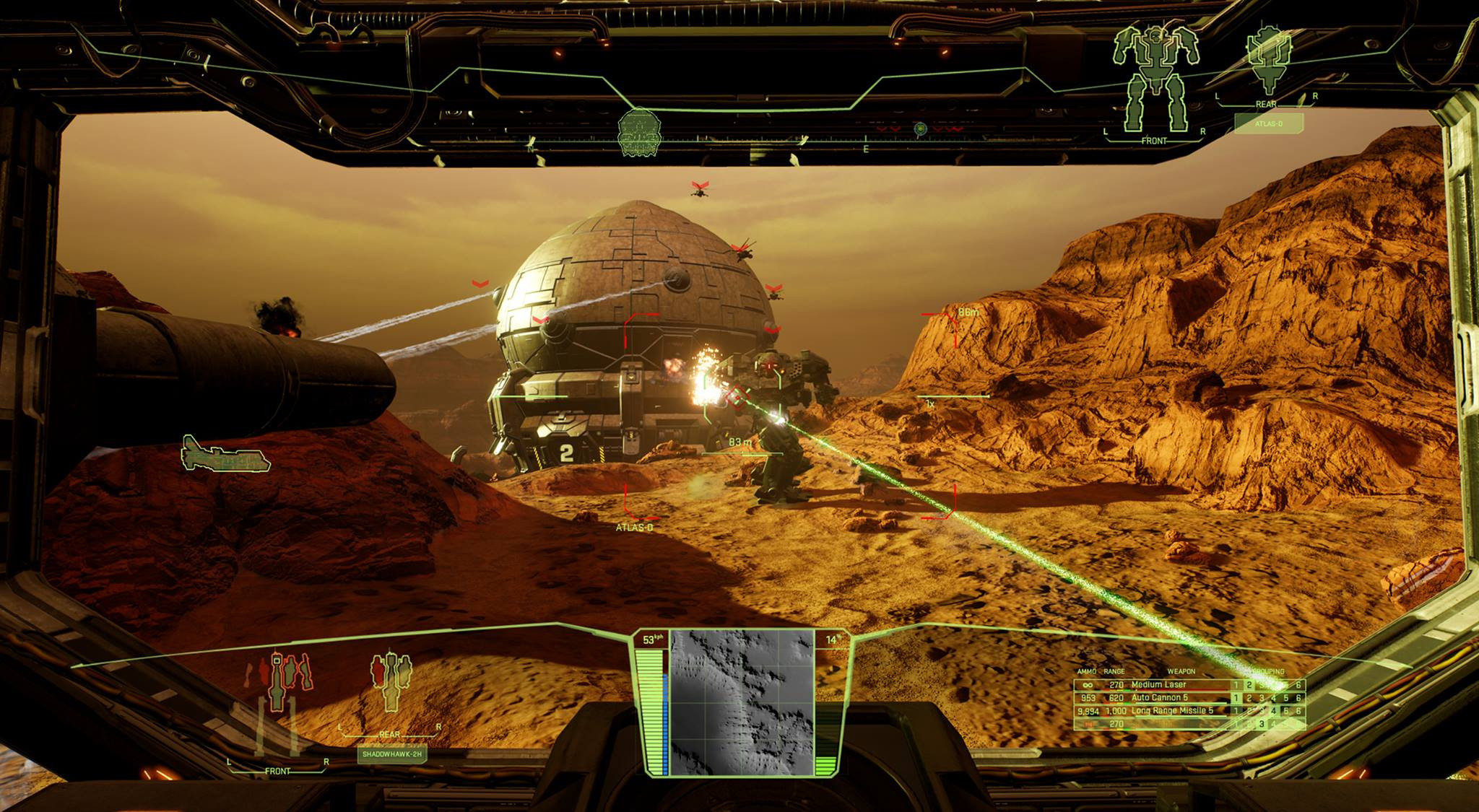This screenshot has width=1479, height=812.
Task: Click the target's front Atlas armor diagram
Action: coord(1154,78)
